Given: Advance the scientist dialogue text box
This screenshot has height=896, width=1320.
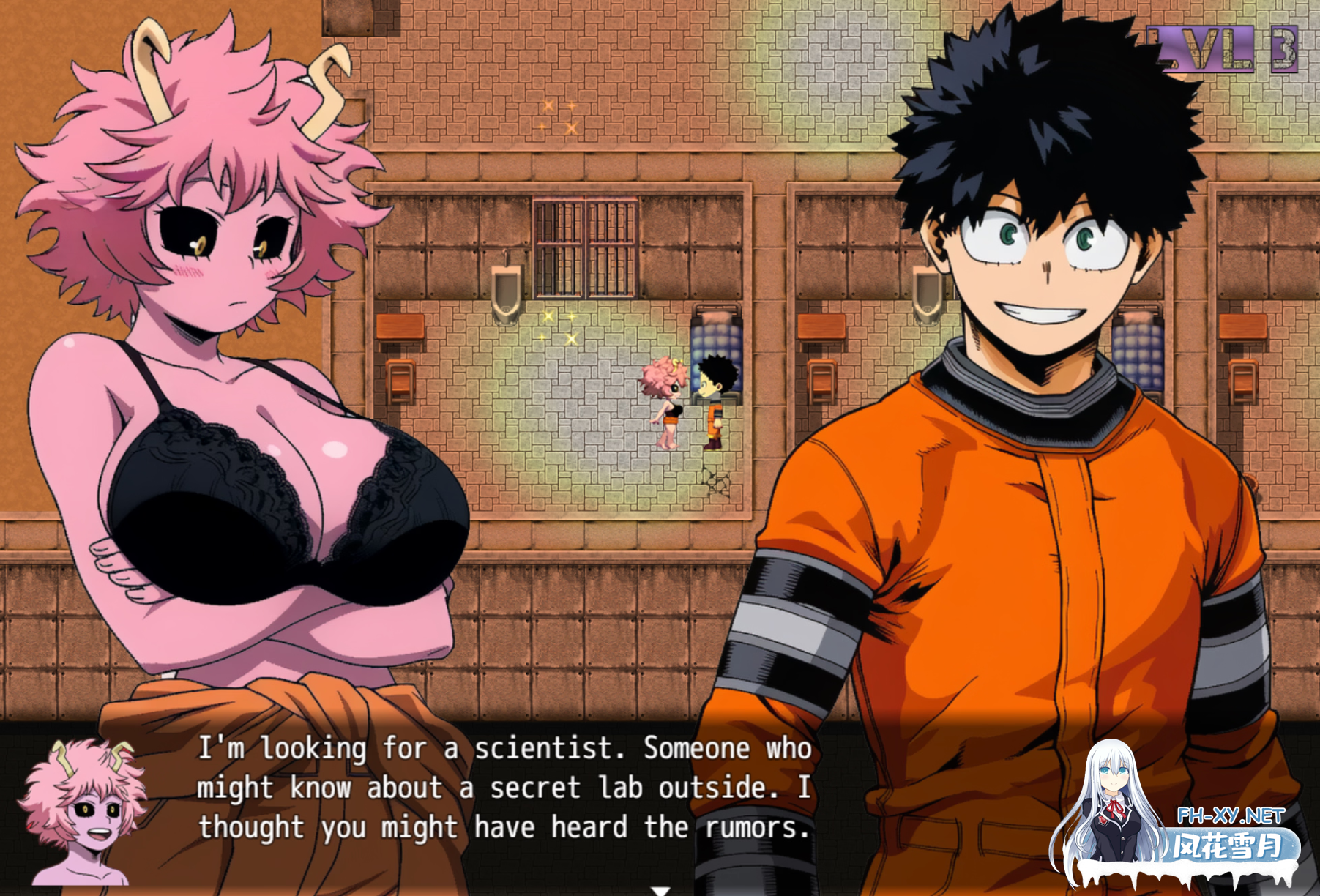Looking at the screenshot, I should click(x=504, y=788).
